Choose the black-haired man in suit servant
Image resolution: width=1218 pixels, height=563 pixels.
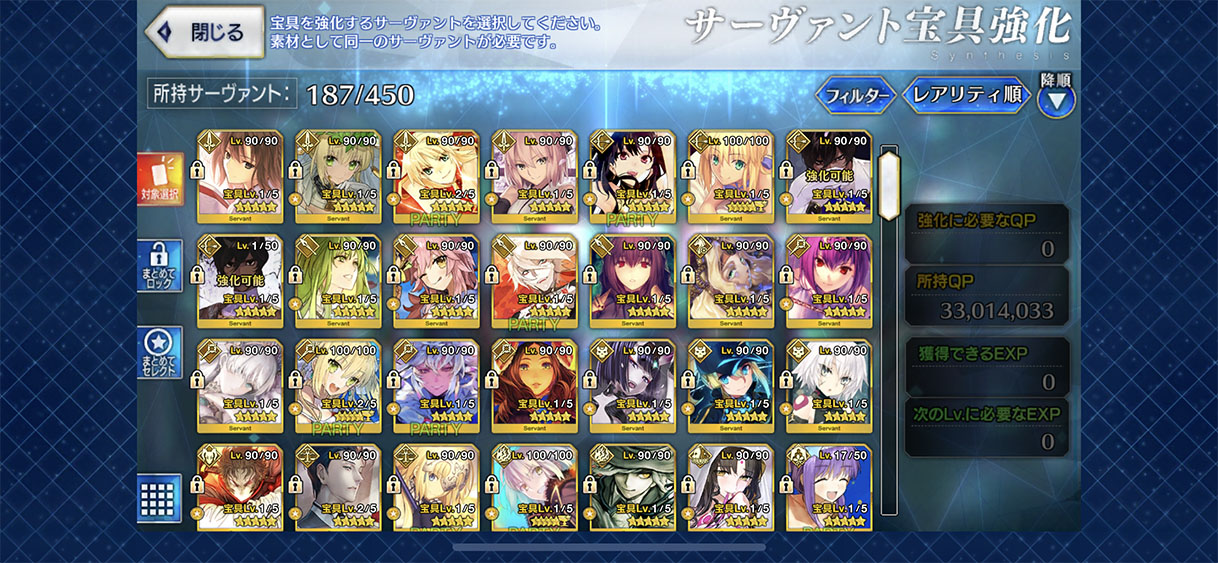click(x=337, y=487)
